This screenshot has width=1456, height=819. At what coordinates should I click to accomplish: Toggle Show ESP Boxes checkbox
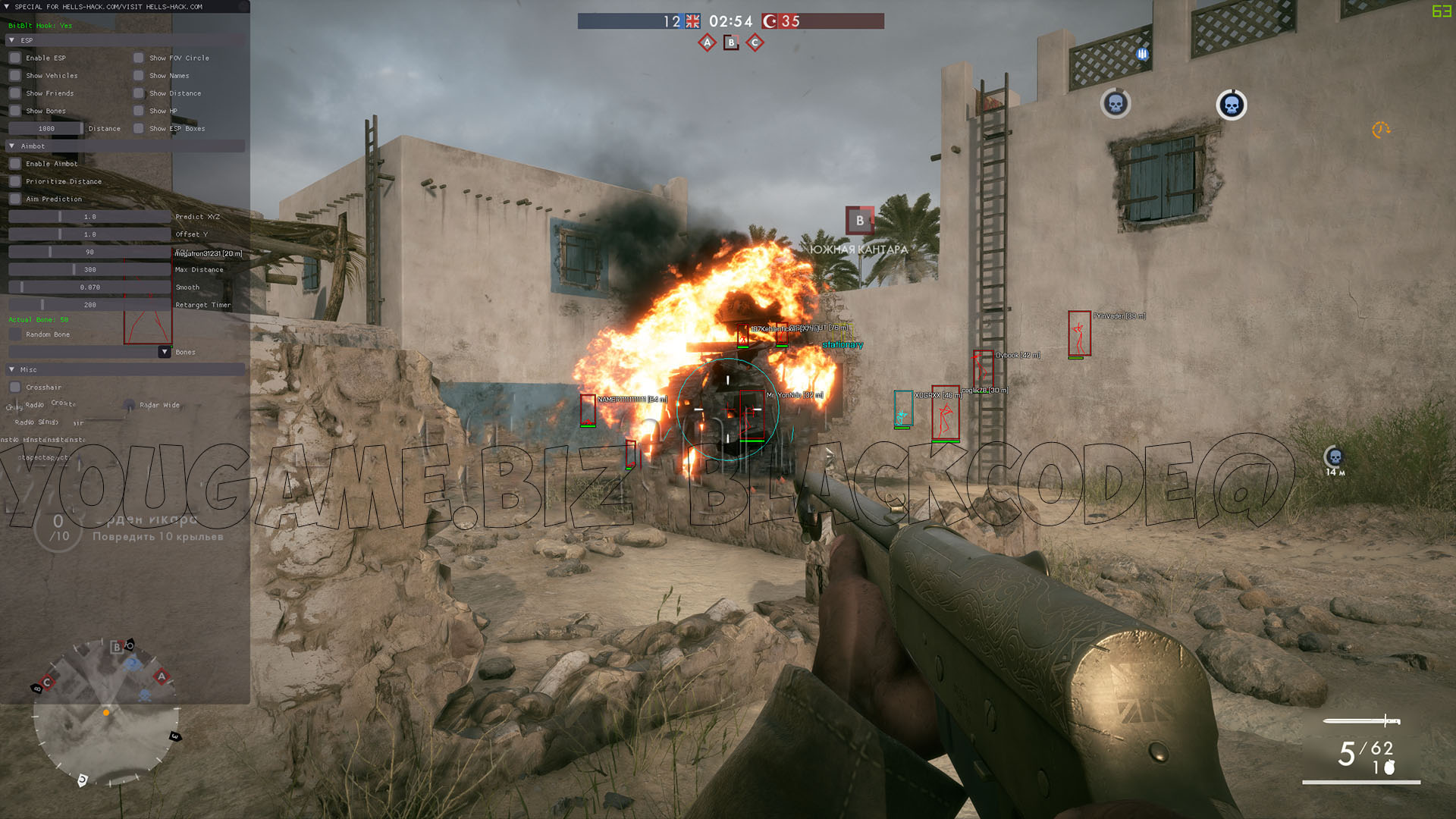(x=139, y=128)
